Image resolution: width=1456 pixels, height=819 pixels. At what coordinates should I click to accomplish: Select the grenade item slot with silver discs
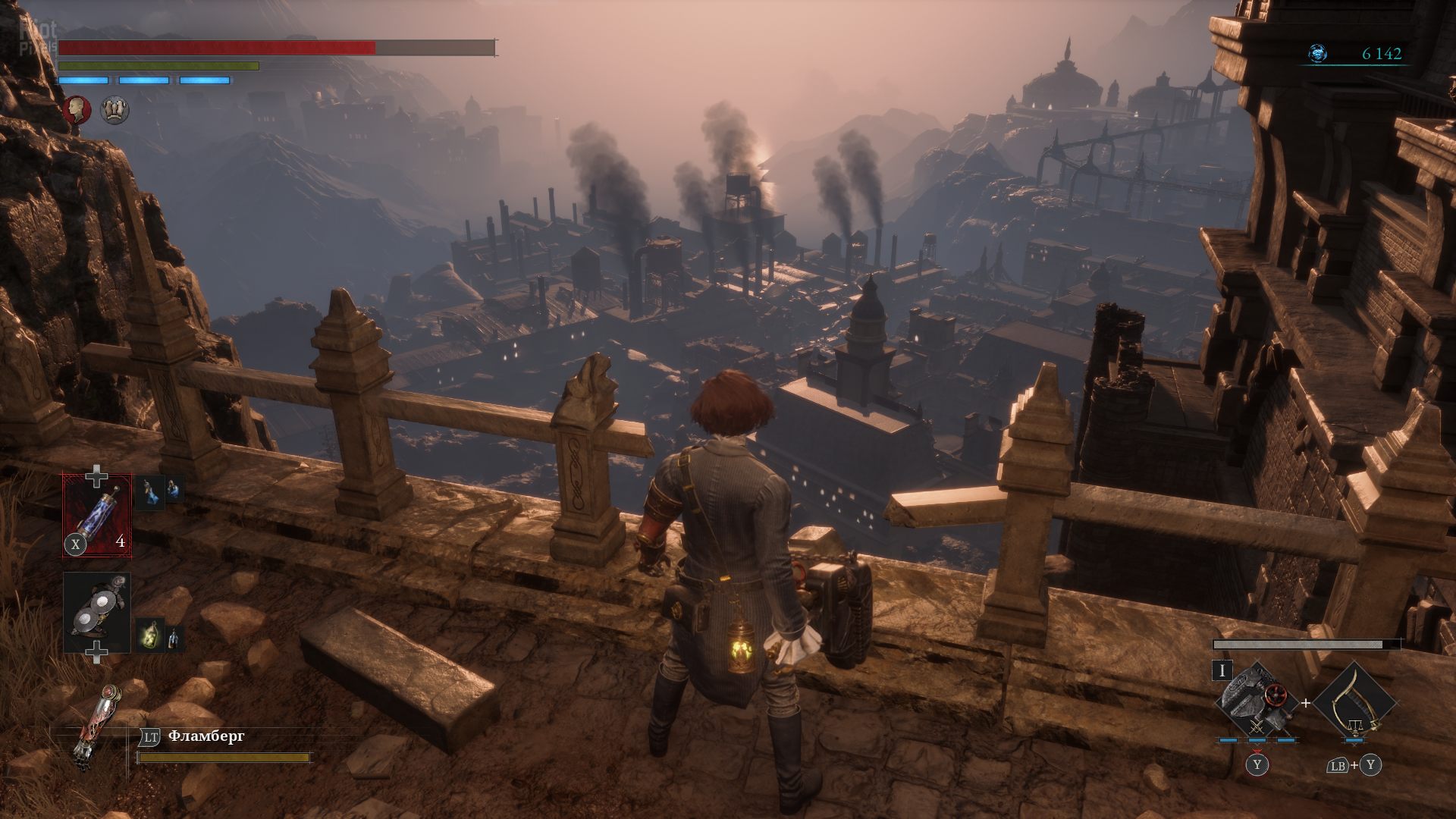point(97,613)
